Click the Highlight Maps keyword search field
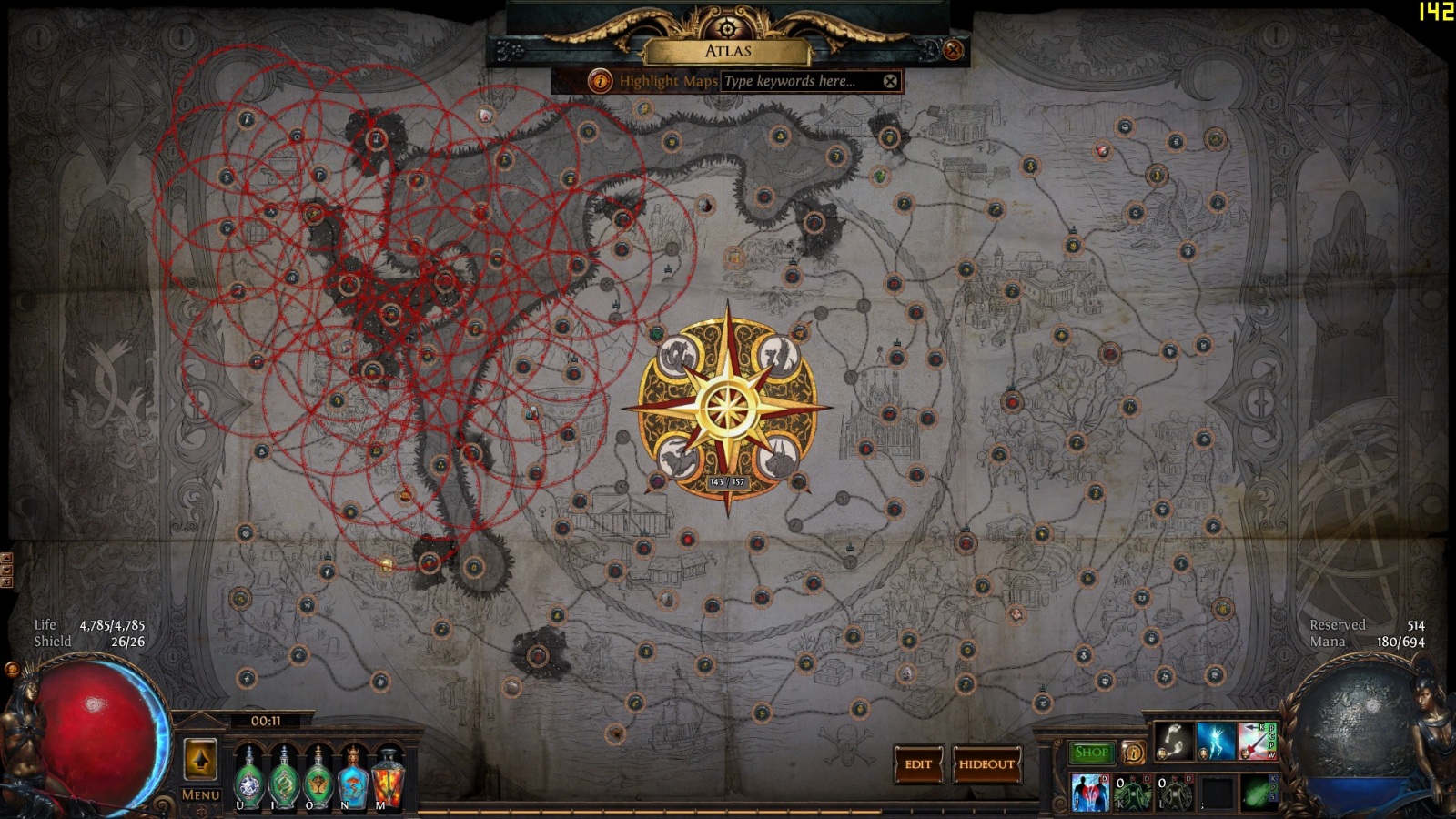The image size is (1456, 819). click(798, 81)
